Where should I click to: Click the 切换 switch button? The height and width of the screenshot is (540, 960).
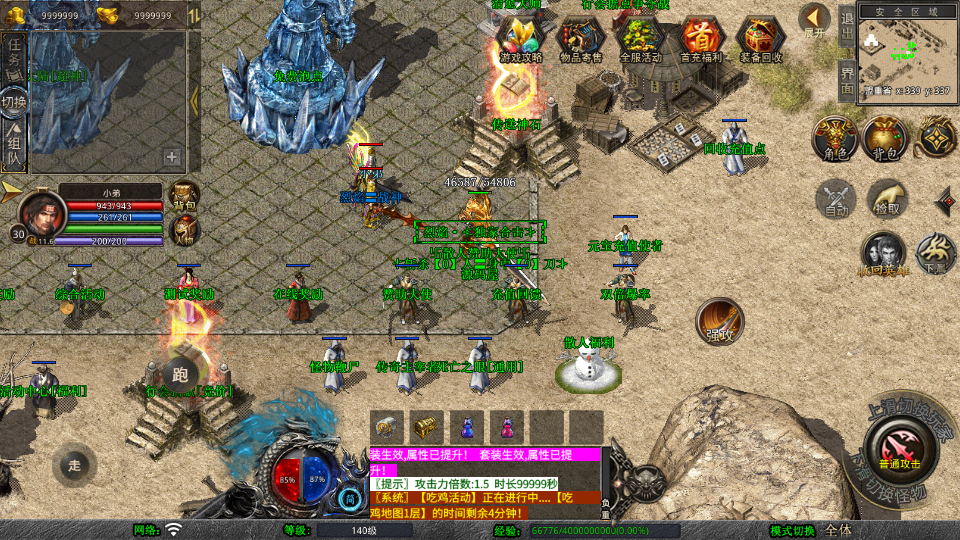[14, 102]
